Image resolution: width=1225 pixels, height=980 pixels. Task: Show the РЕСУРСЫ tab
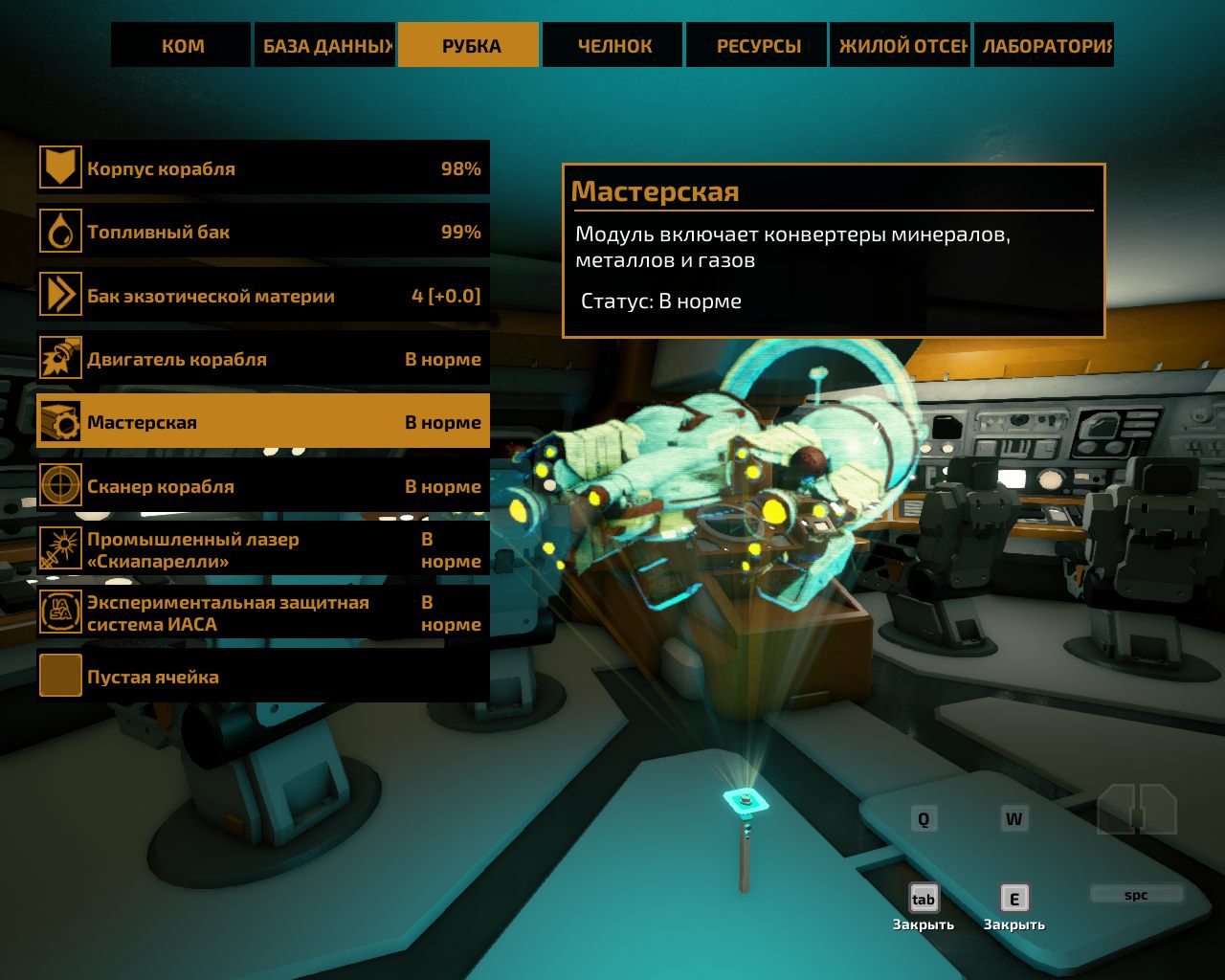[757, 45]
